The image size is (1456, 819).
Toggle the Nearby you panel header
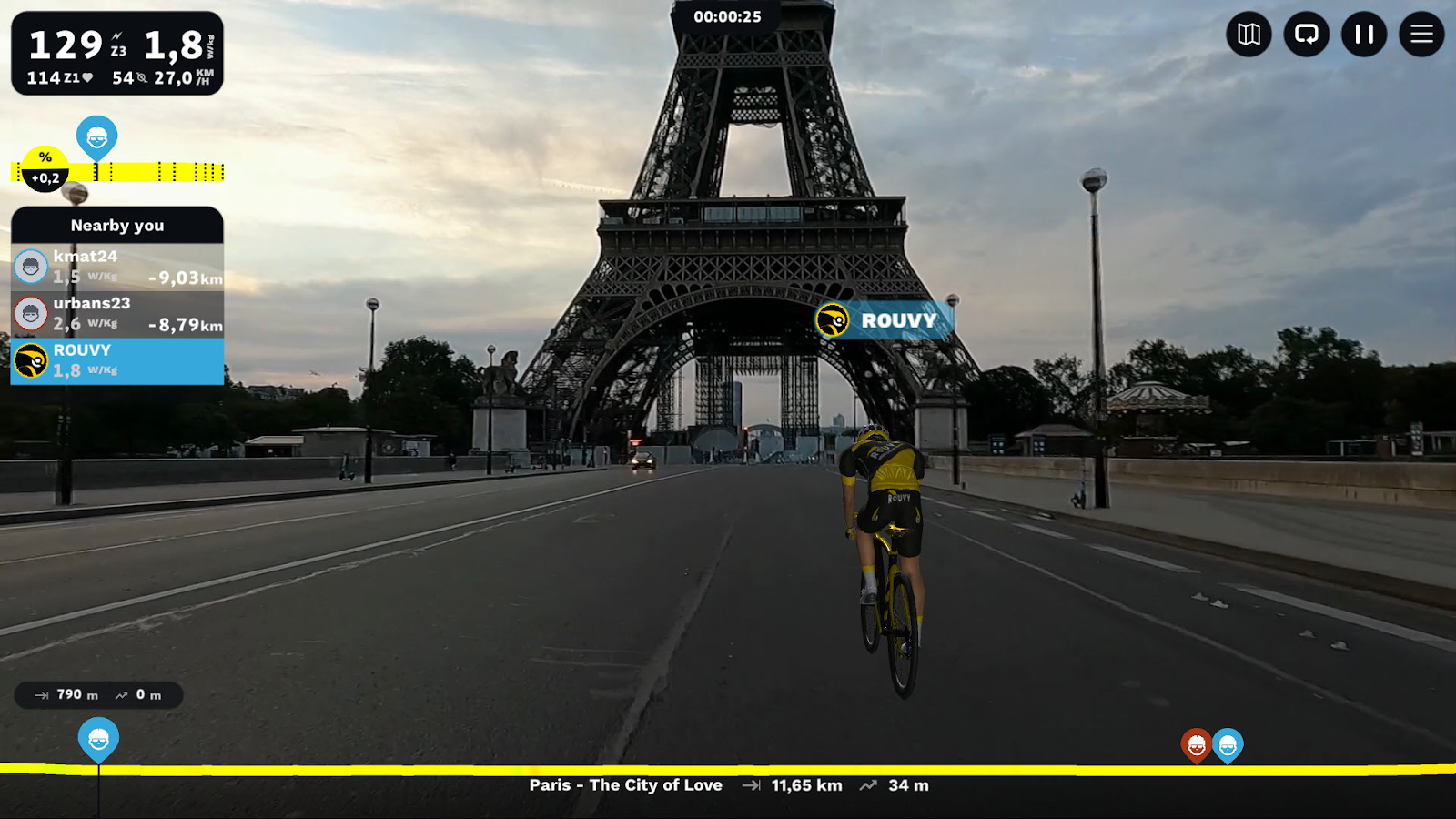116,226
